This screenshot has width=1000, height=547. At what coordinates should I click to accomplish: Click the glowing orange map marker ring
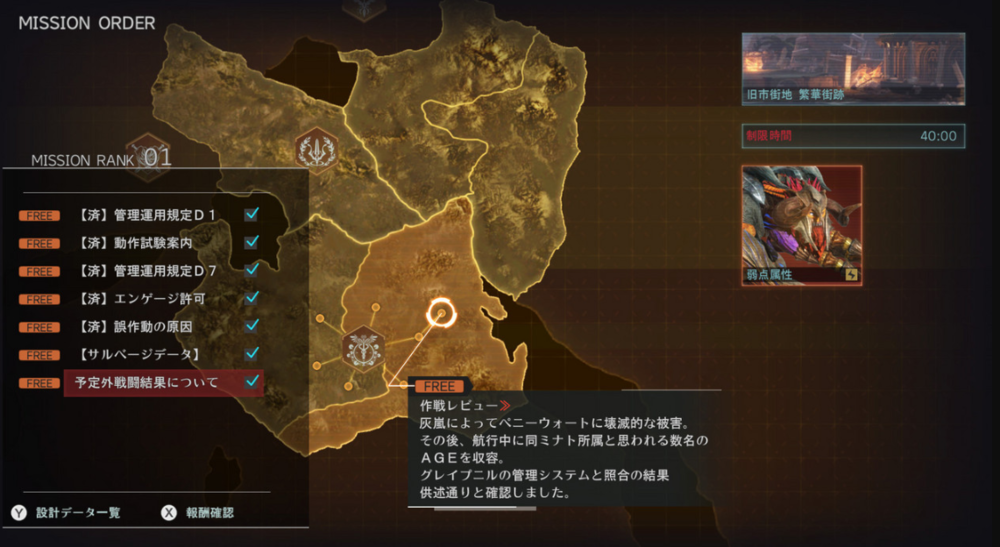tap(440, 314)
